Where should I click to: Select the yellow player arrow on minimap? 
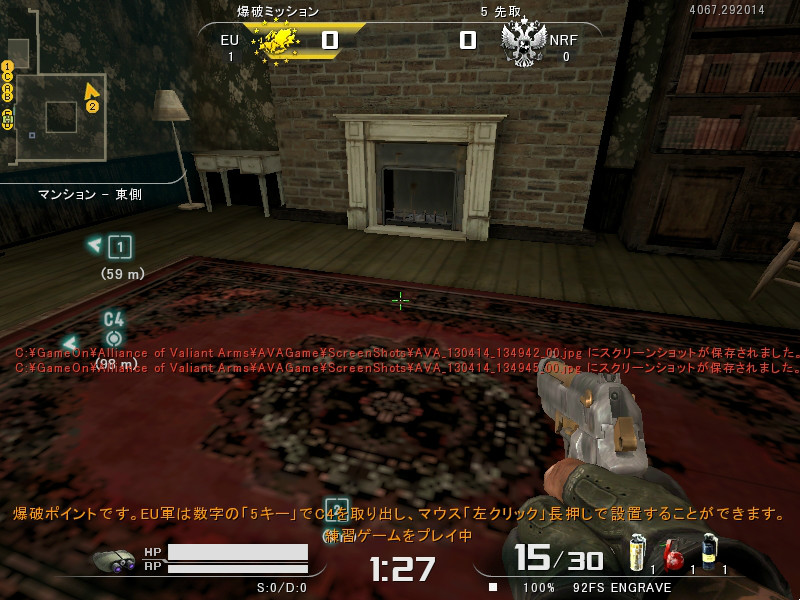(91, 92)
